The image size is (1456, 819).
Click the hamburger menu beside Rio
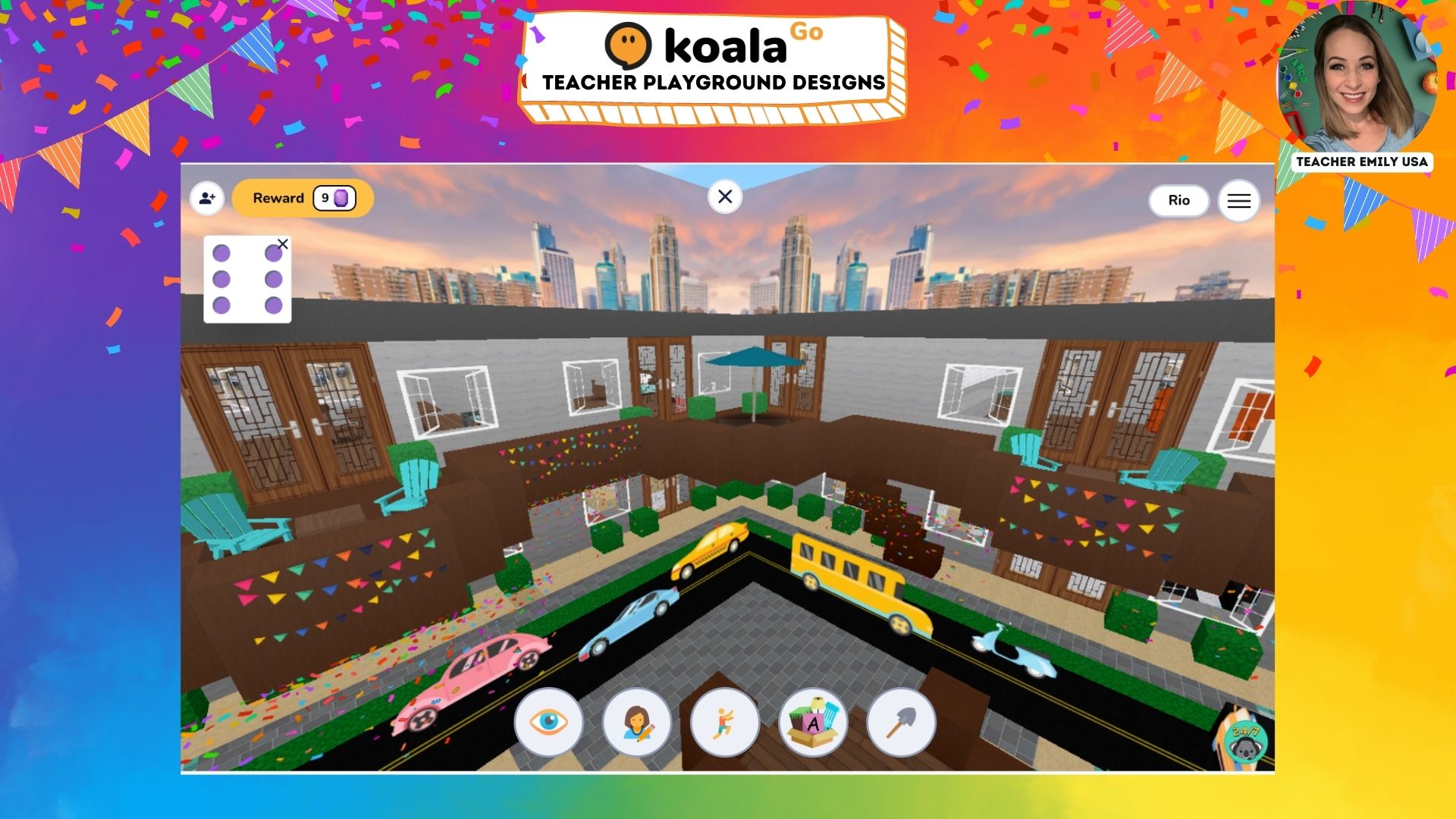coord(1239,200)
